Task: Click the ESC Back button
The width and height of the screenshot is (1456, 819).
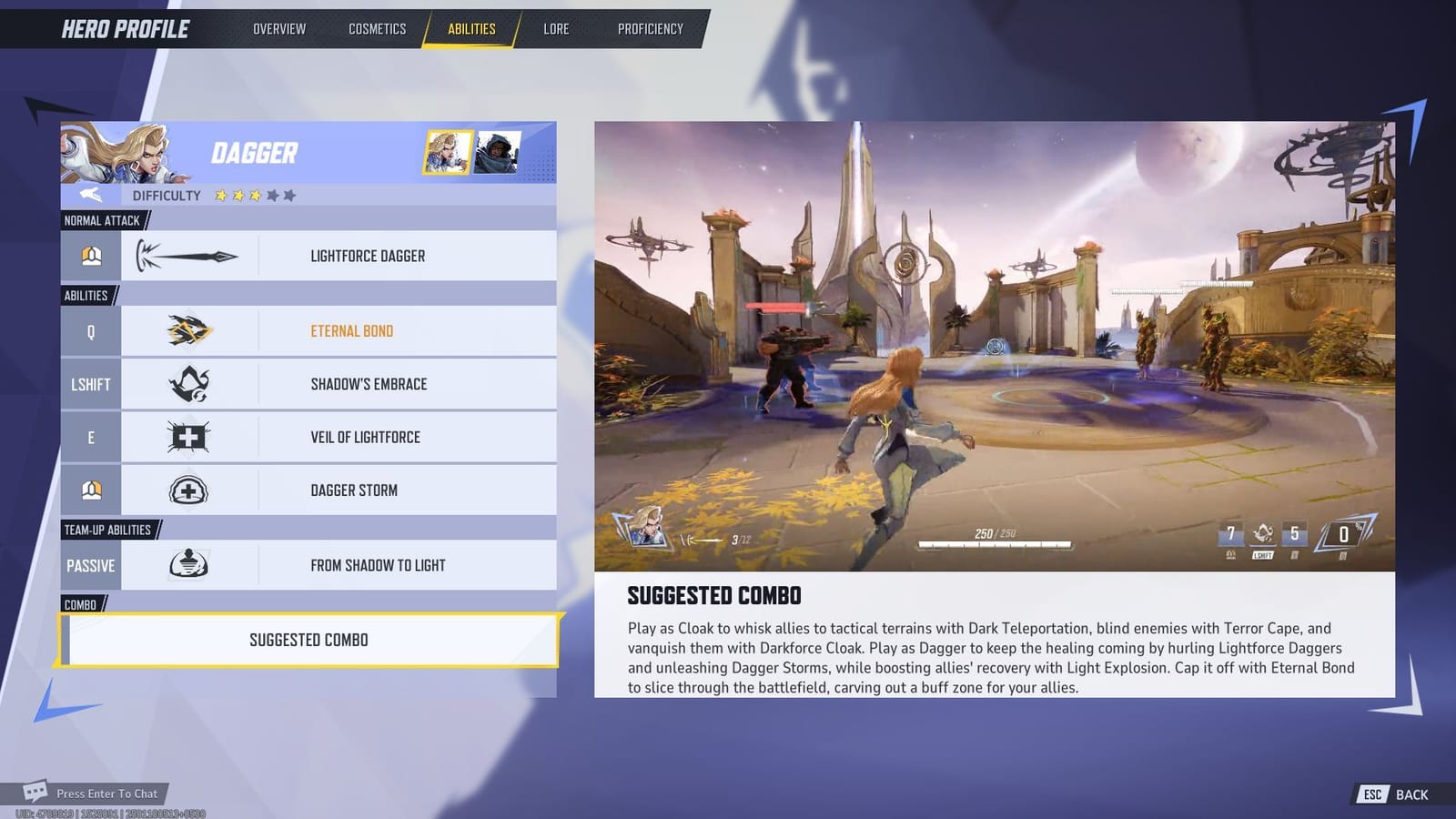Action: [1391, 794]
